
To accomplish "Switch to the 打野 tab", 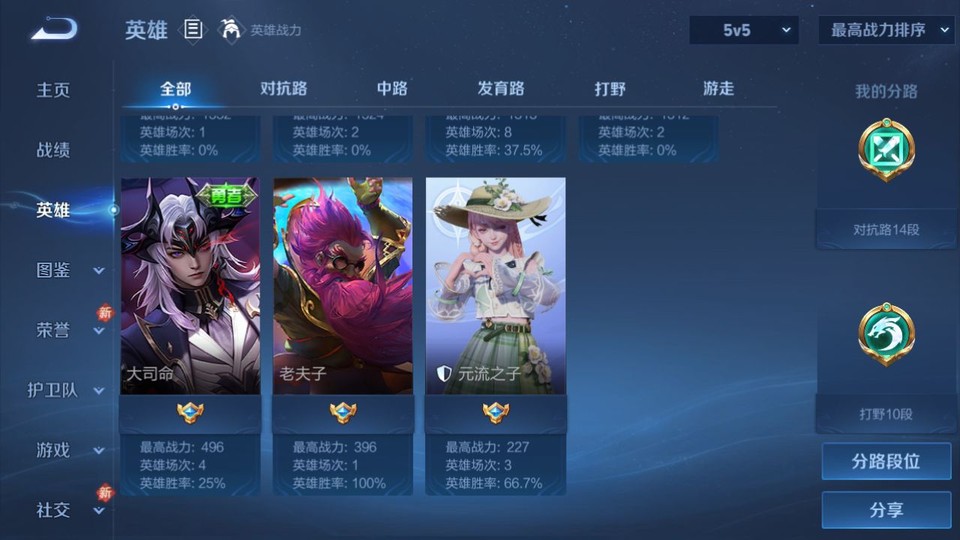I will (x=610, y=88).
